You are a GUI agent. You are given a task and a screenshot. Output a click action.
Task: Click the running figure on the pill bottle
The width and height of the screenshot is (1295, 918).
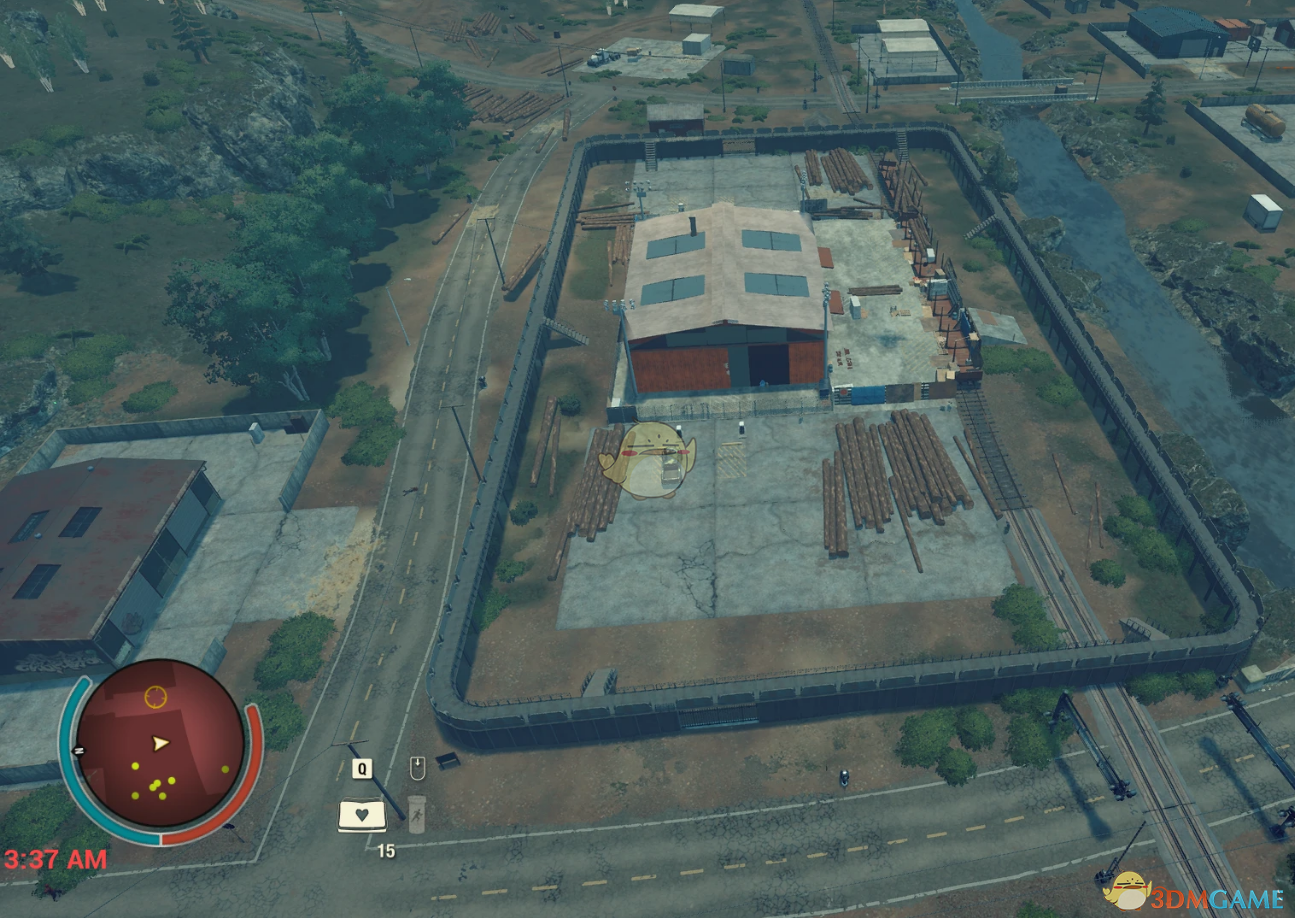(417, 816)
